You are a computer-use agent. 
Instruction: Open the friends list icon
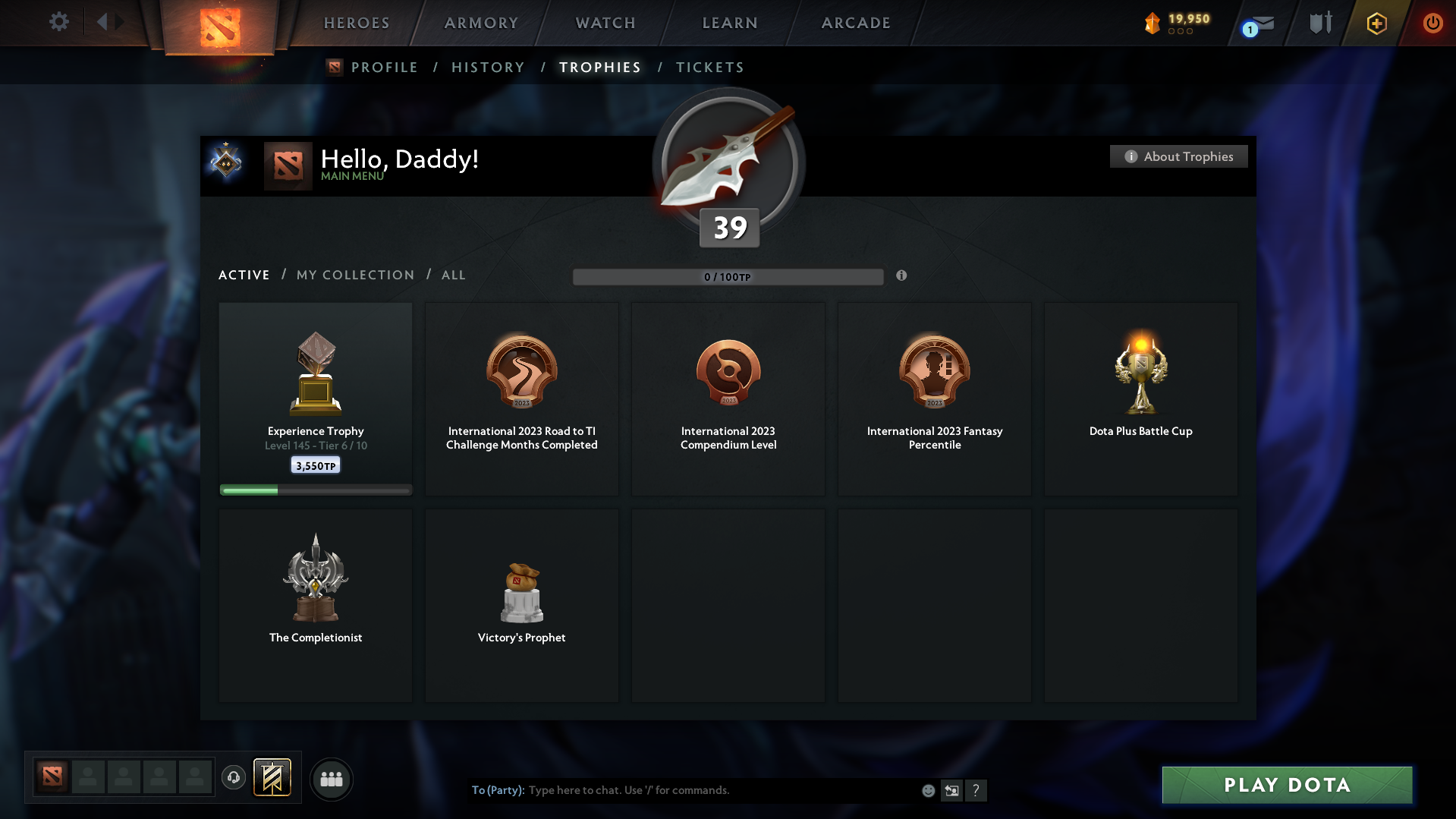click(x=332, y=779)
